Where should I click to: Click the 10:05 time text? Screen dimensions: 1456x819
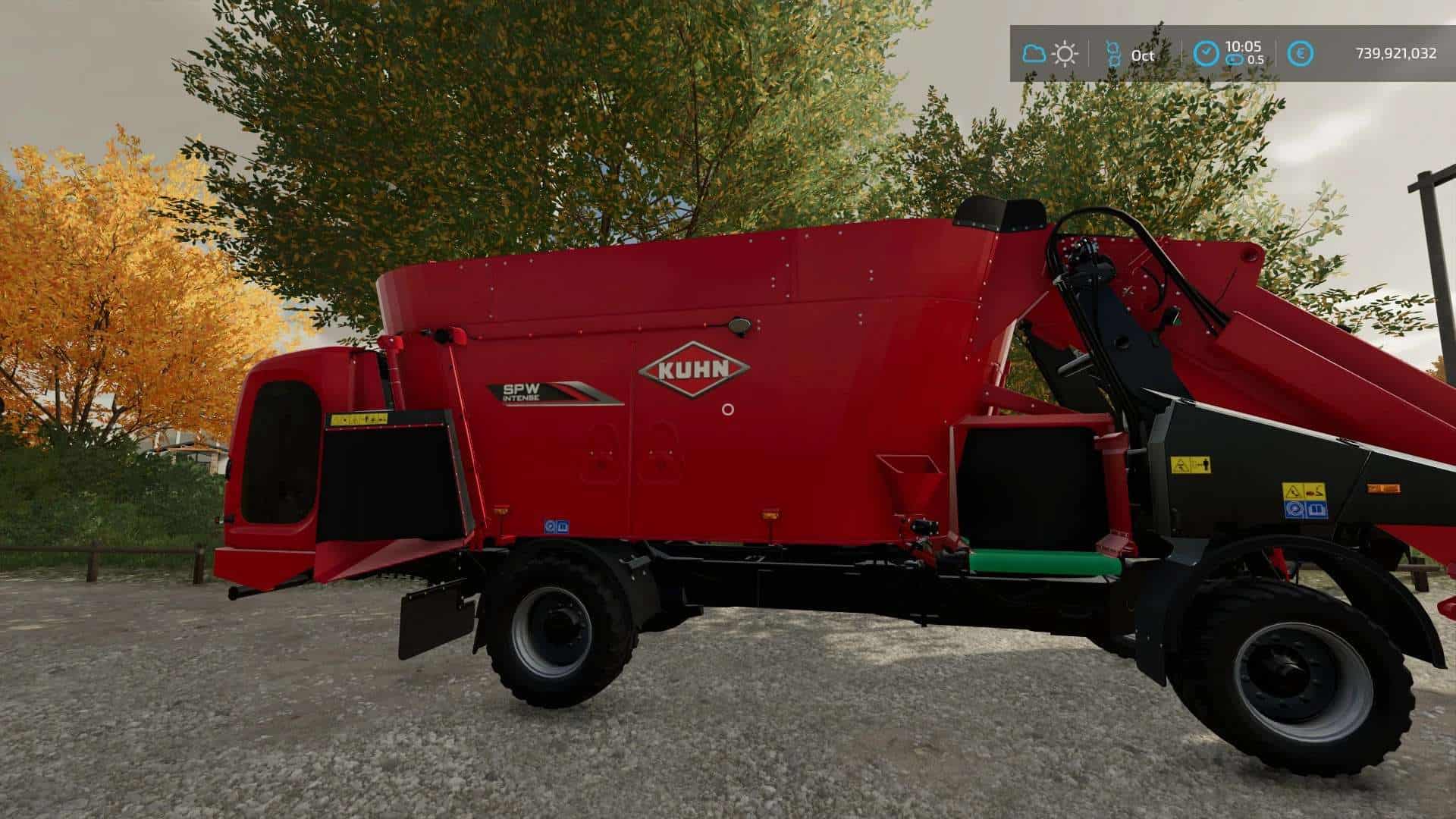coord(1243,46)
